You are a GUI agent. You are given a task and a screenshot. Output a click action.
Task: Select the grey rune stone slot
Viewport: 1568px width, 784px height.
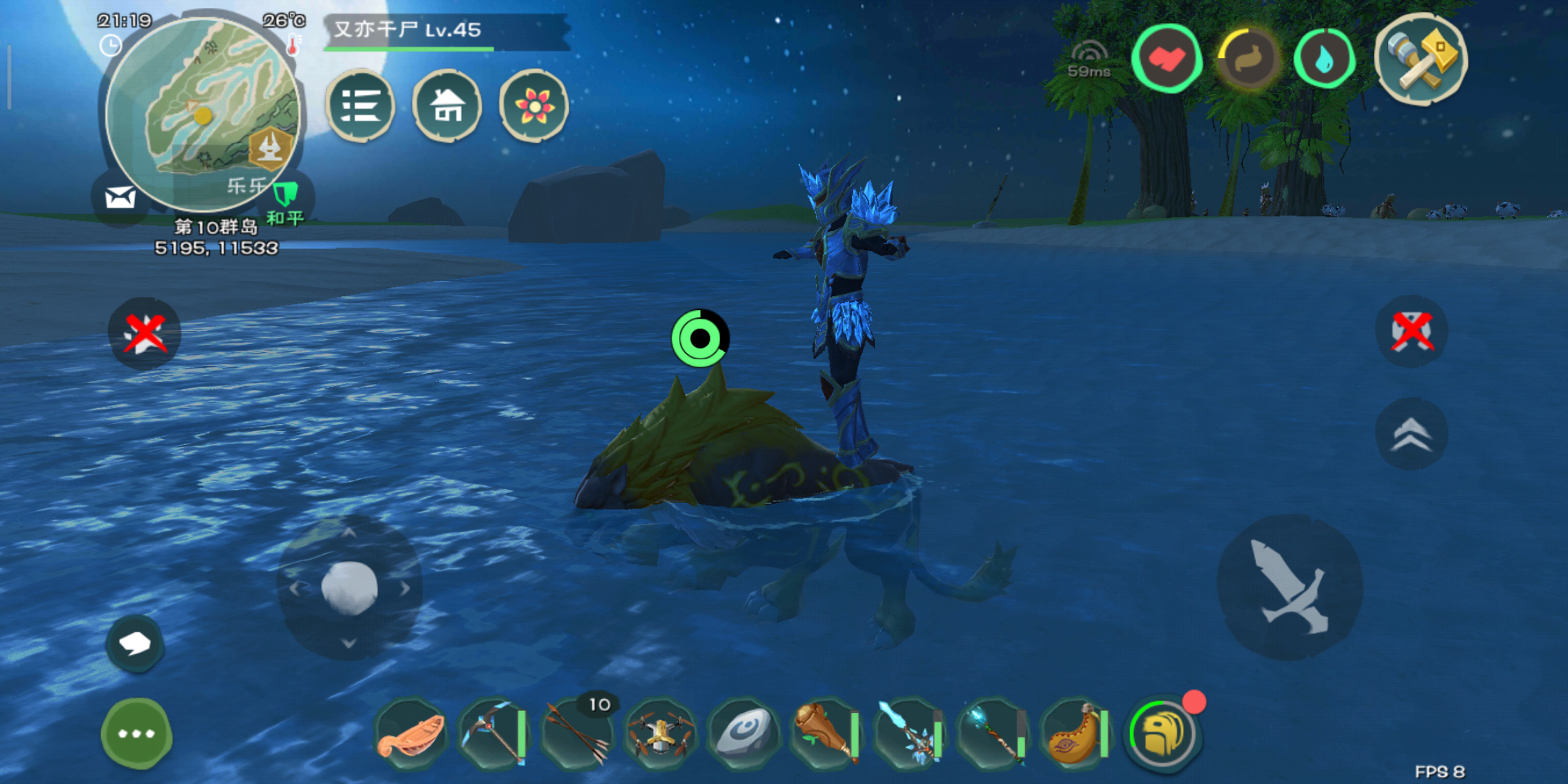pyautogui.click(x=743, y=735)
